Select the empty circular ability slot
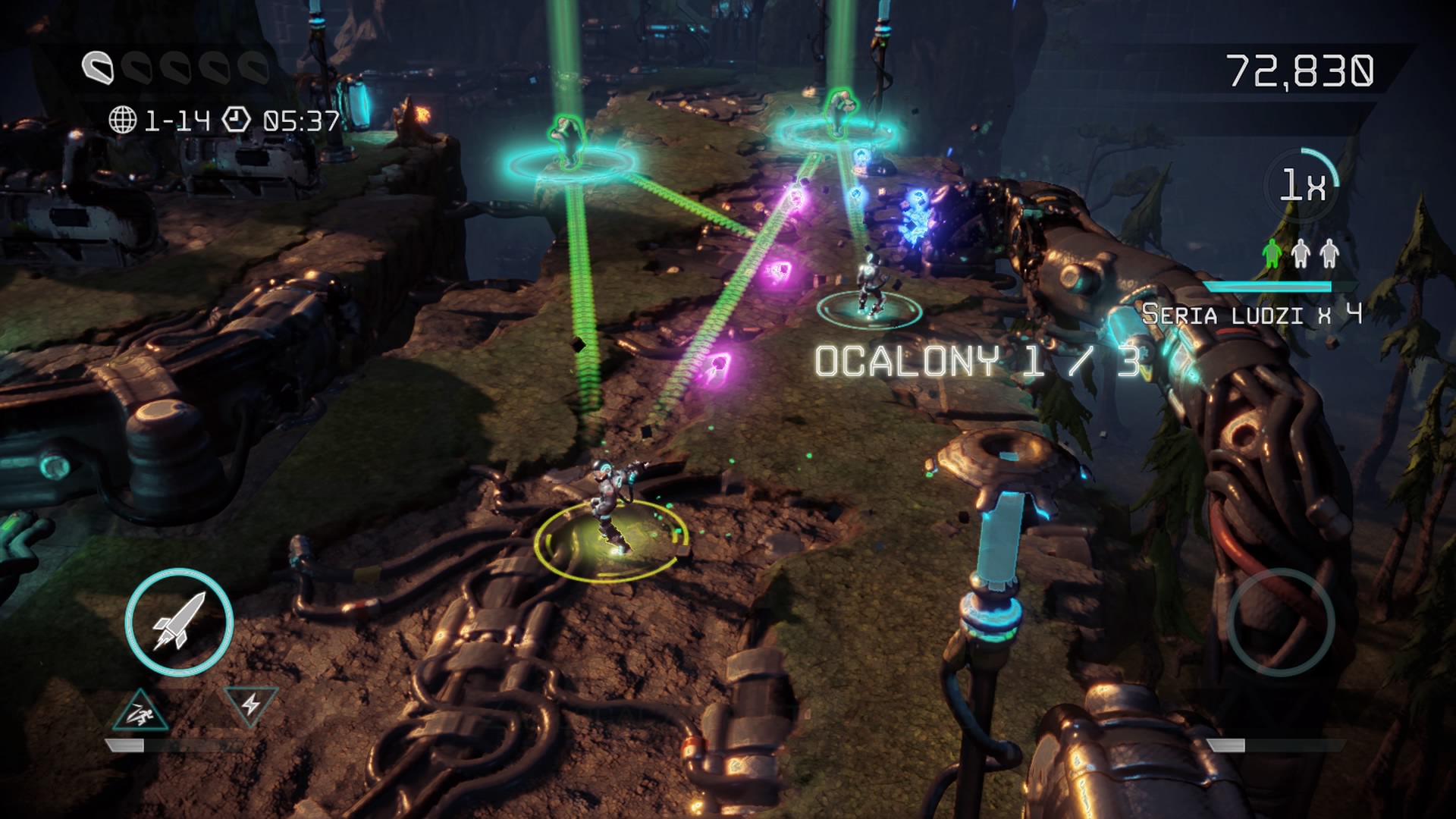The width and height of the screenshot is (1456, 819). [1280, 622]
